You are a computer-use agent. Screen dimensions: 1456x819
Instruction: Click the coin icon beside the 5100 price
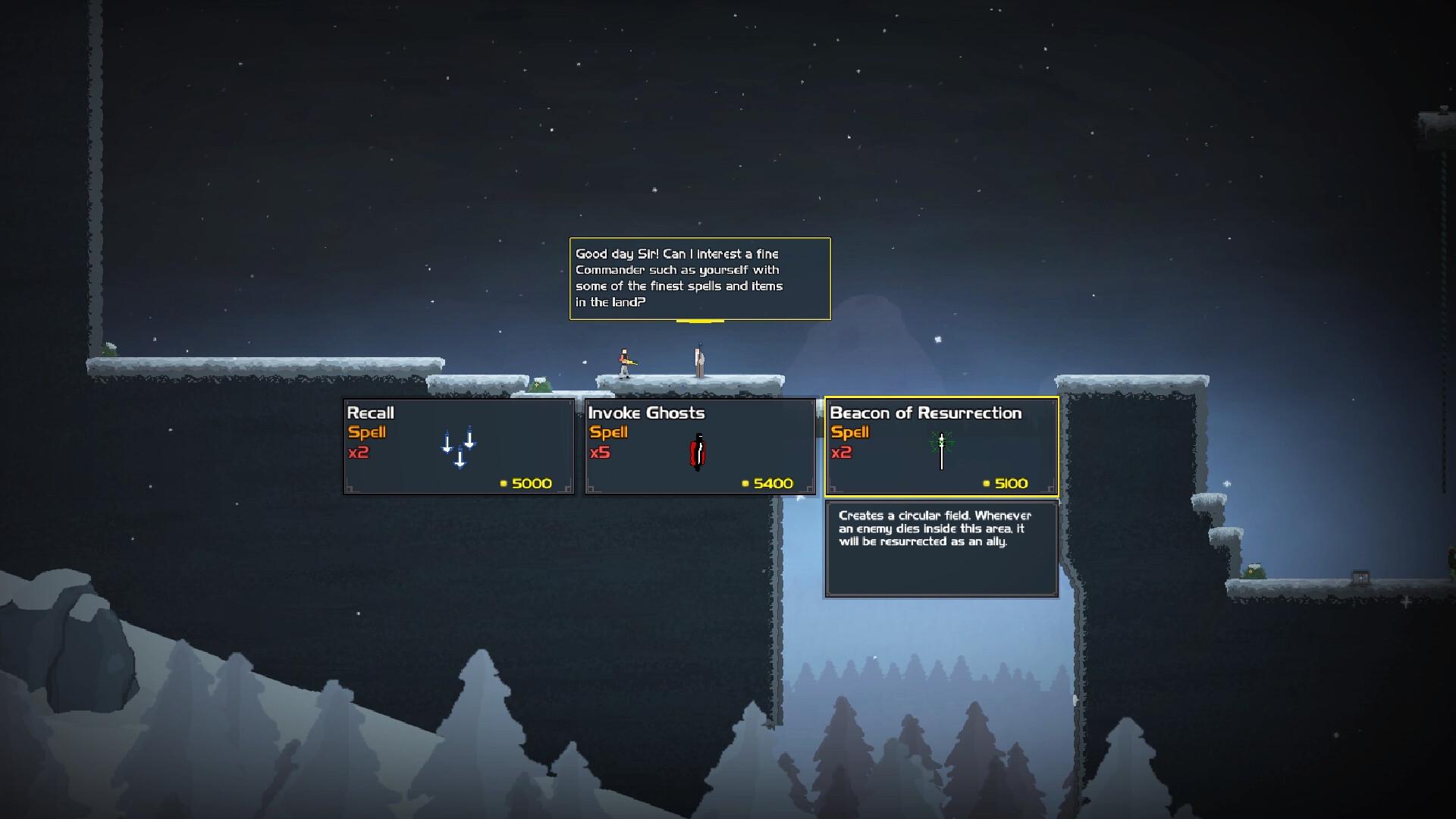(x=986, y=483)
